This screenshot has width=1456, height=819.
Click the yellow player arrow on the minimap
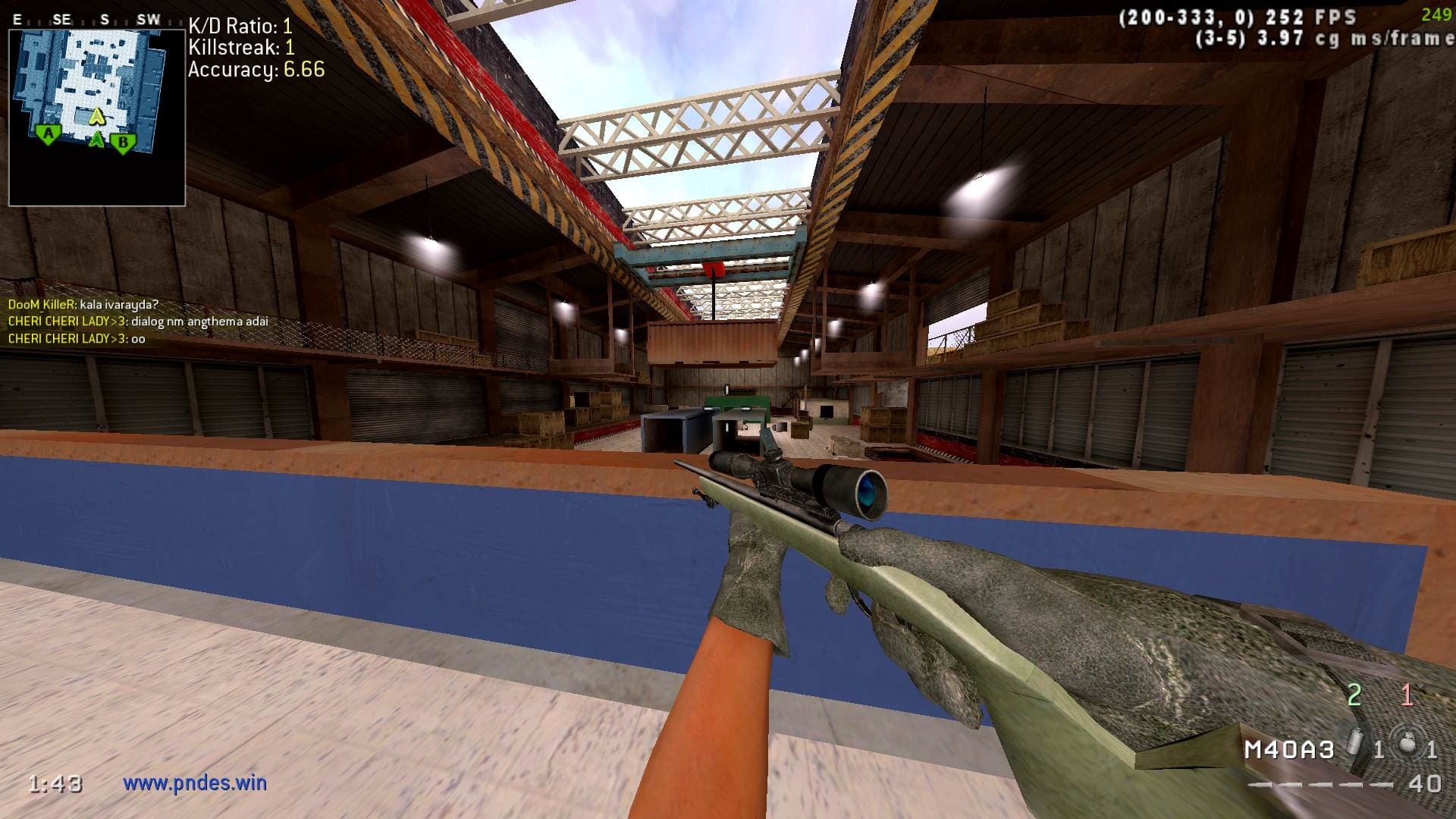pyautogui.click(x=96, y=116)
